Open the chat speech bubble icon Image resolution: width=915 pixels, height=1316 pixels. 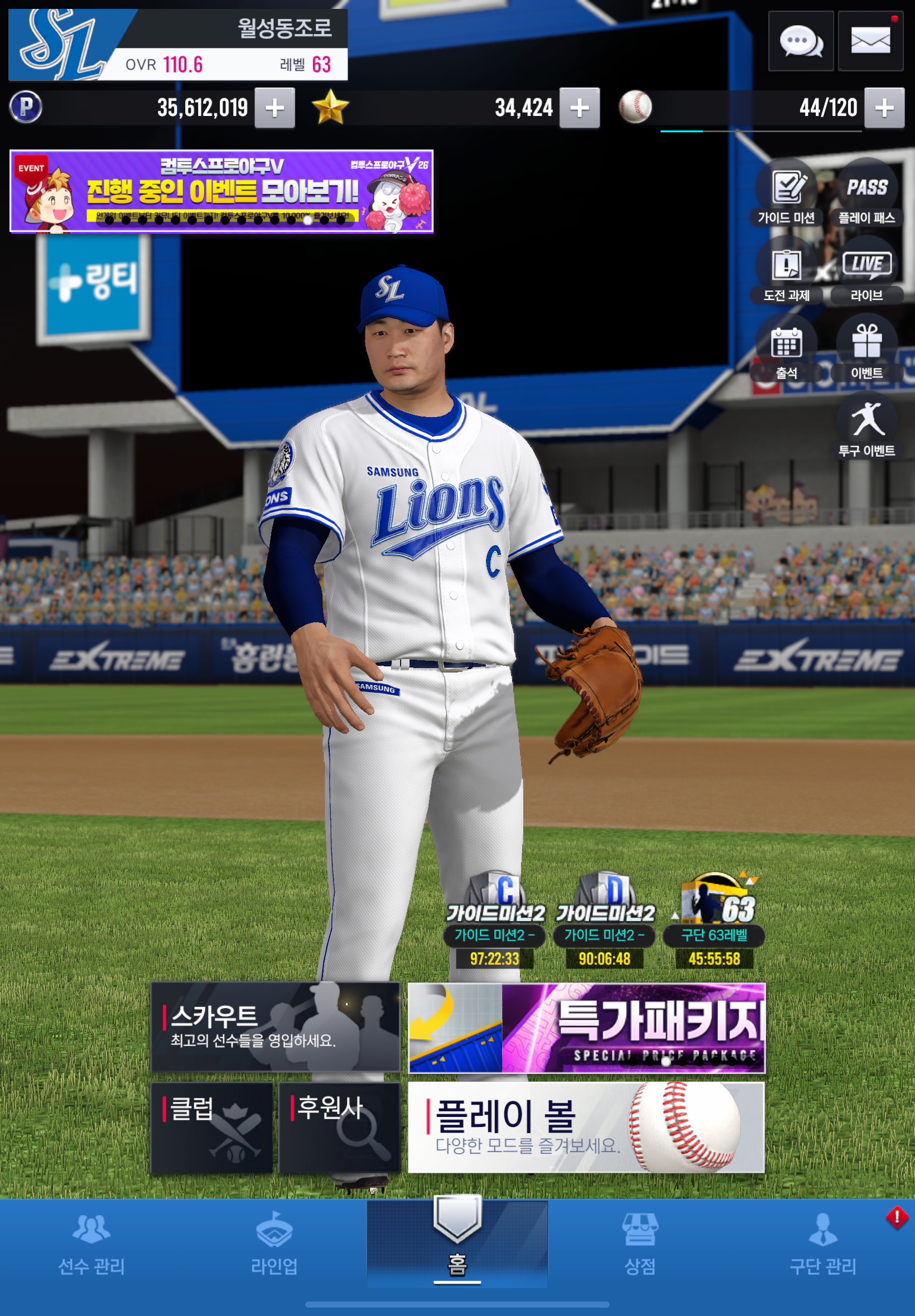(800, 41)
